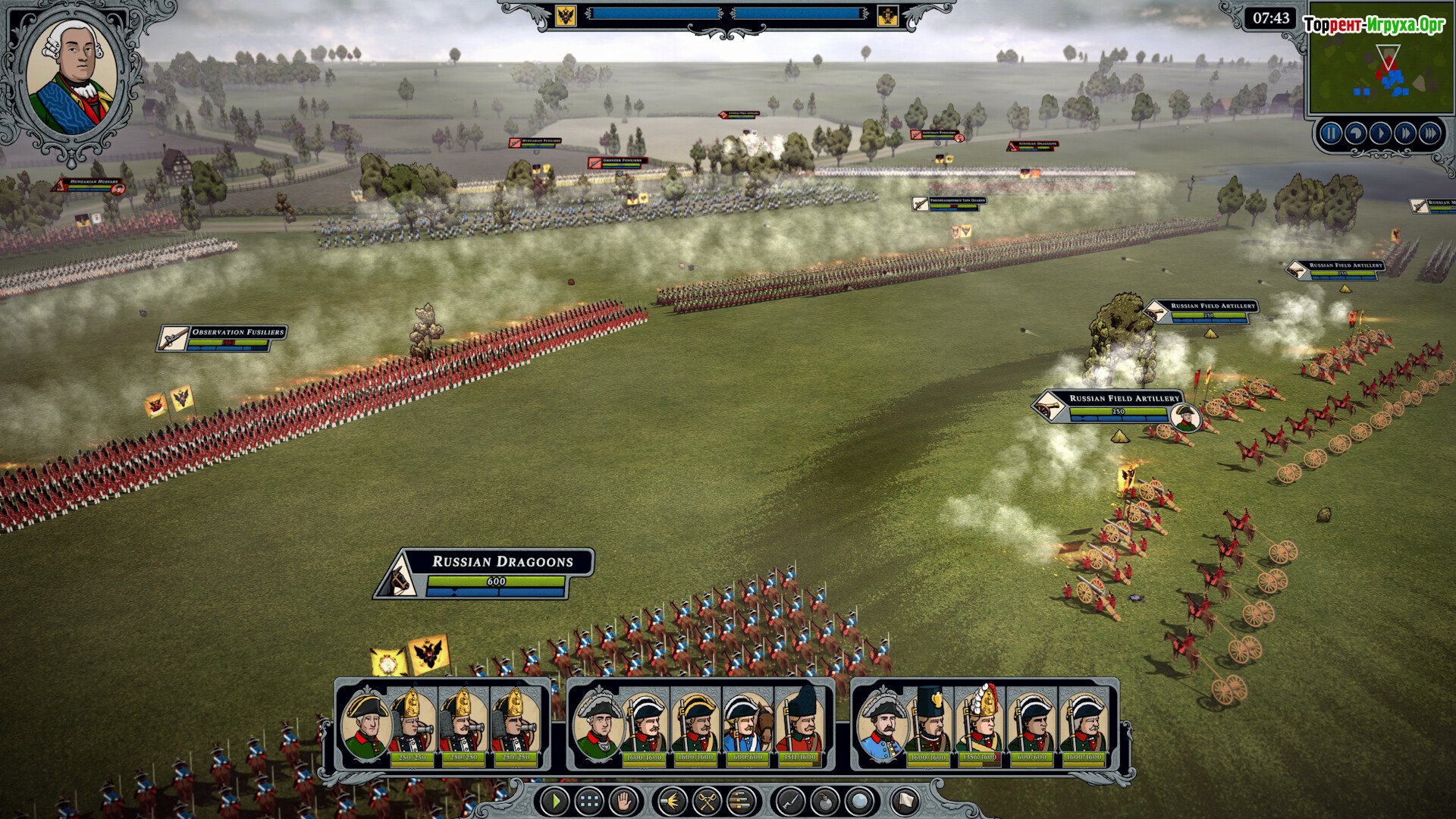Set normal battle speed with single arrow

[x=1380, y=134]
